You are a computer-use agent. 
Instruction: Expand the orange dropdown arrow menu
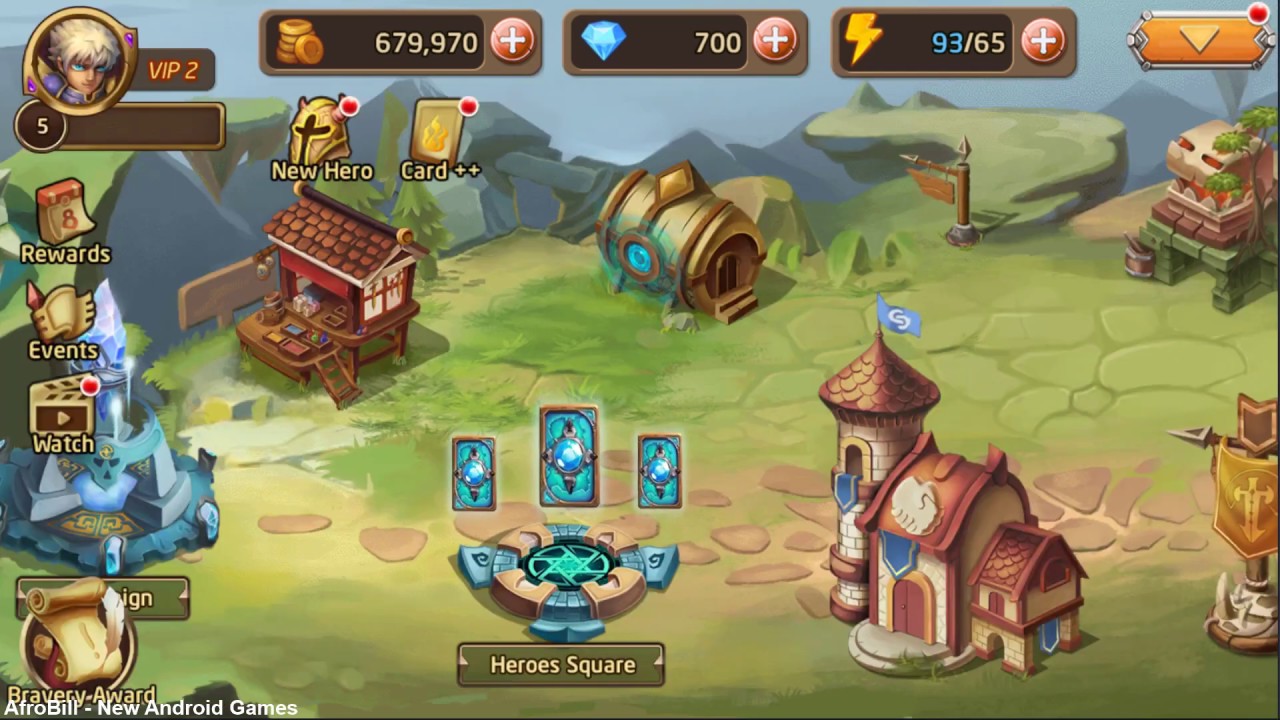(x=1199, y=41)
